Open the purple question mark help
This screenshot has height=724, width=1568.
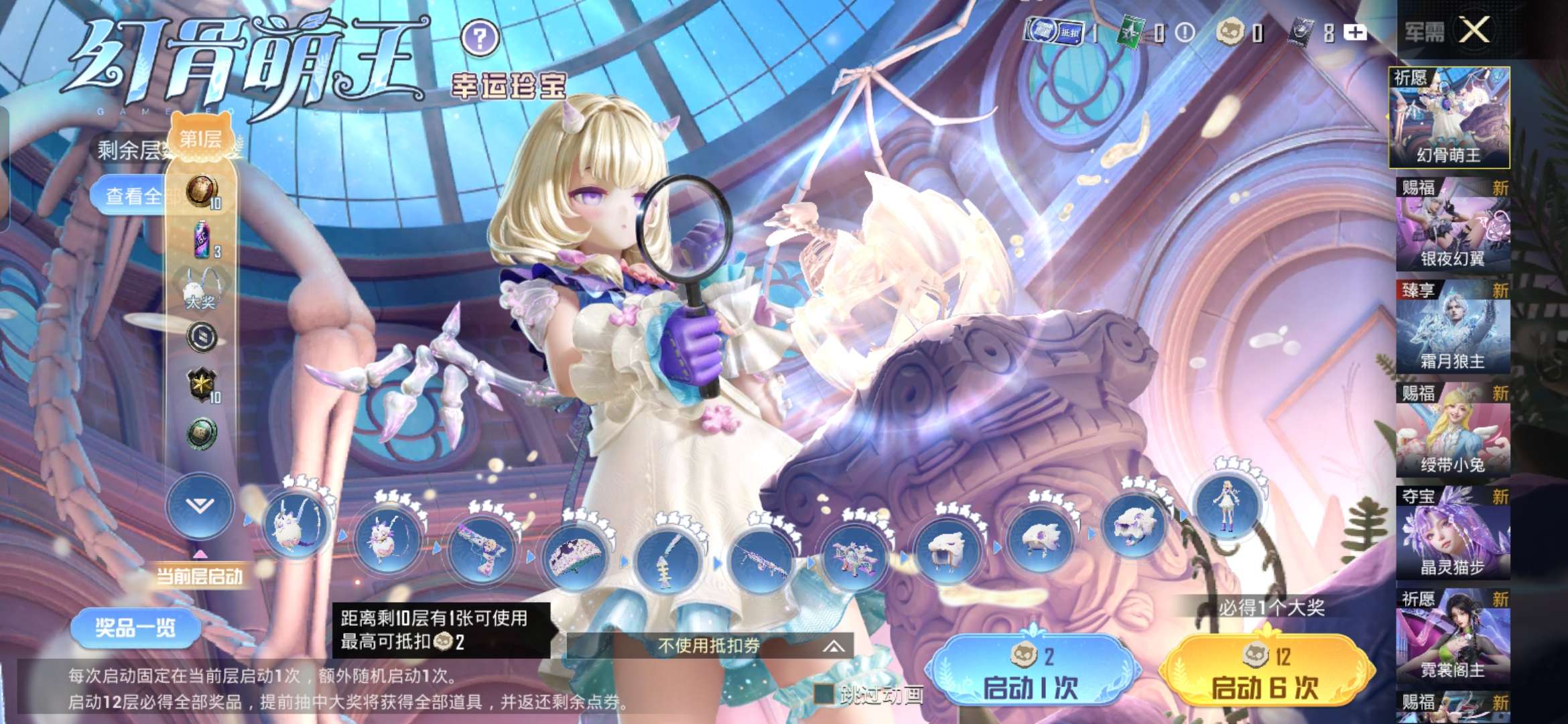480,38
